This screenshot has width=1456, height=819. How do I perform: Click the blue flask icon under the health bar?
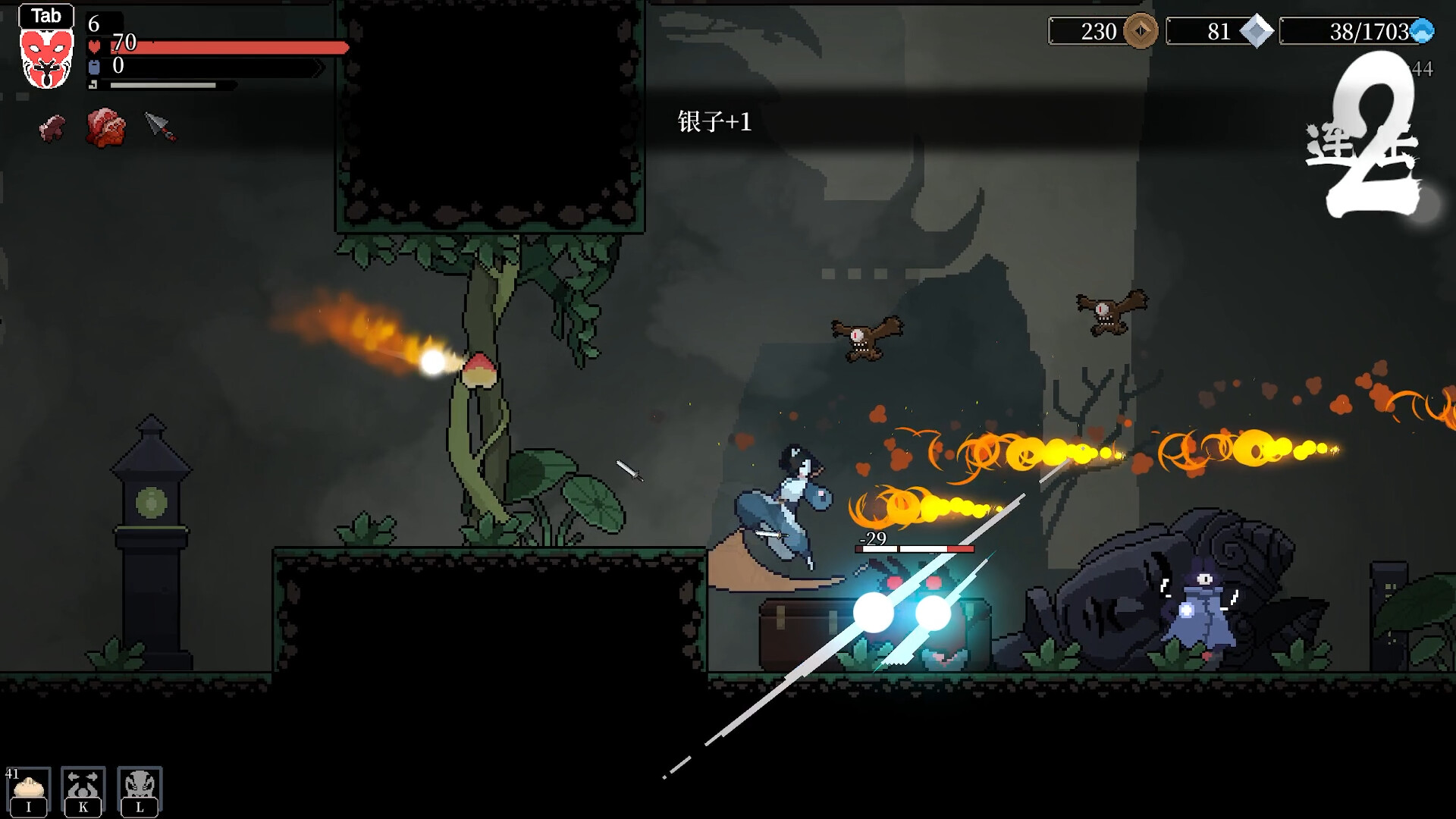pos(93,67)
